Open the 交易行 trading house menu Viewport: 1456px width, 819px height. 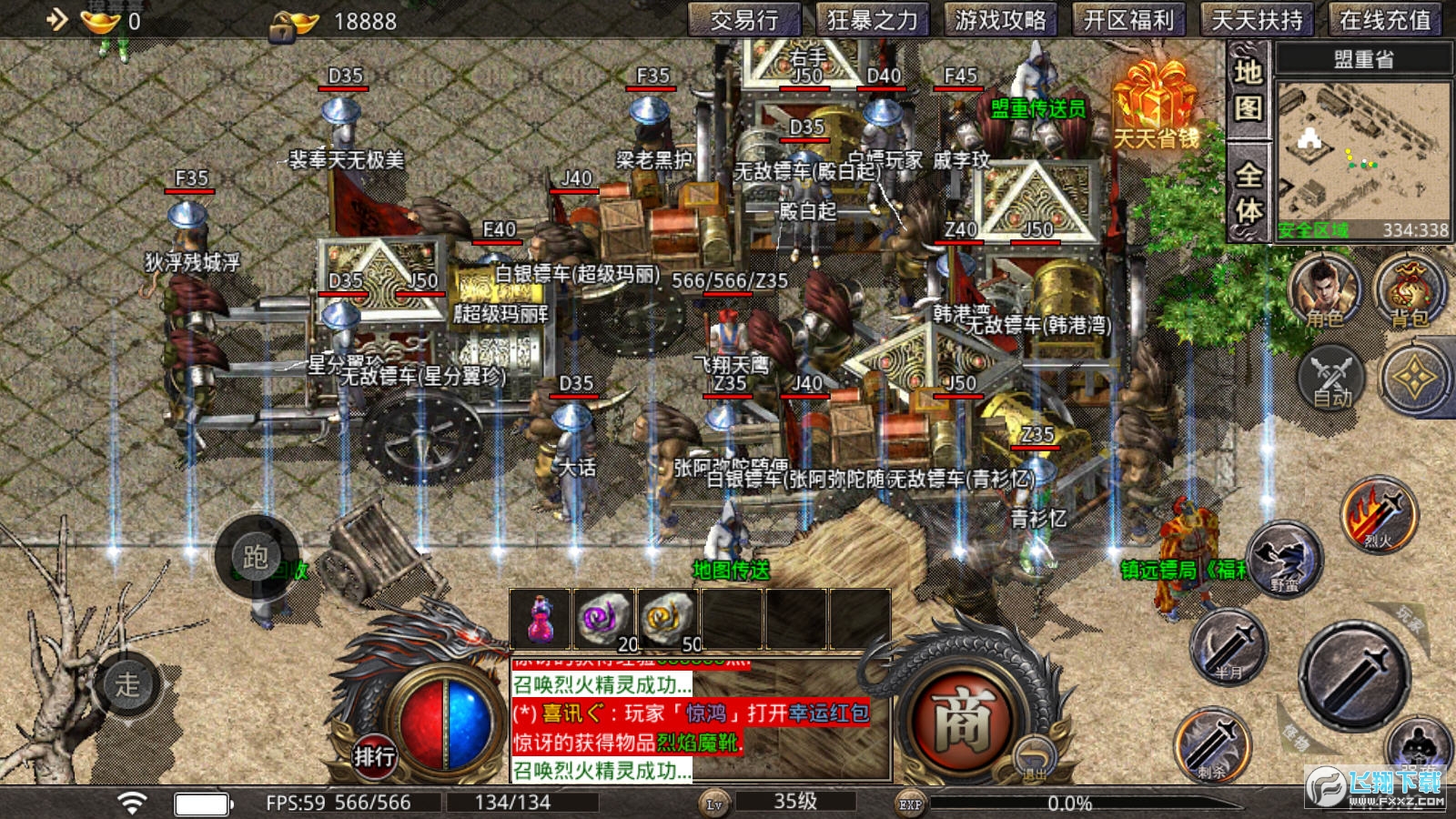pyautogui.click(x=743, y=20)
